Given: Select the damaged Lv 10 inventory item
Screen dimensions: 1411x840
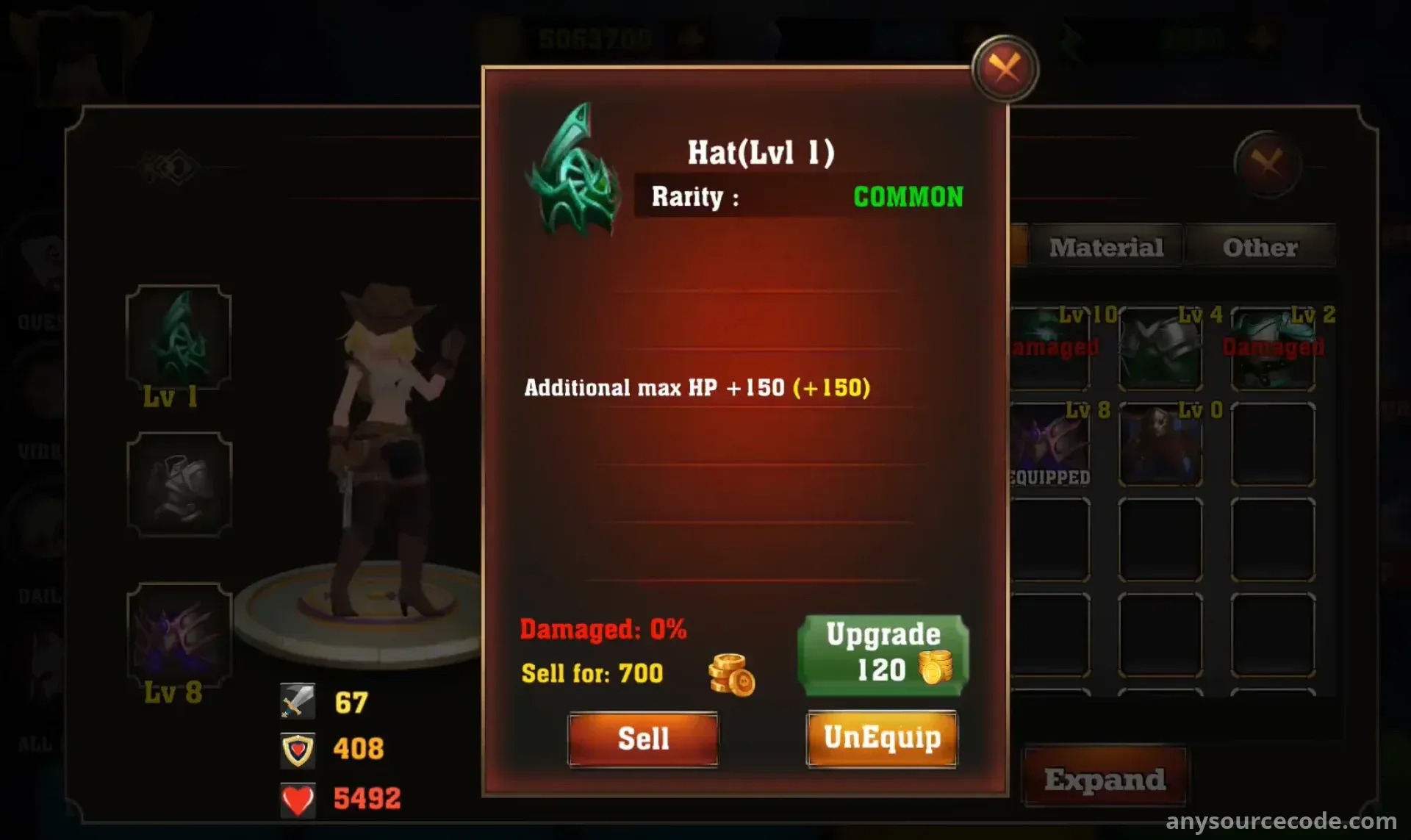Looking at the screenshot, I should (1049, 348).
